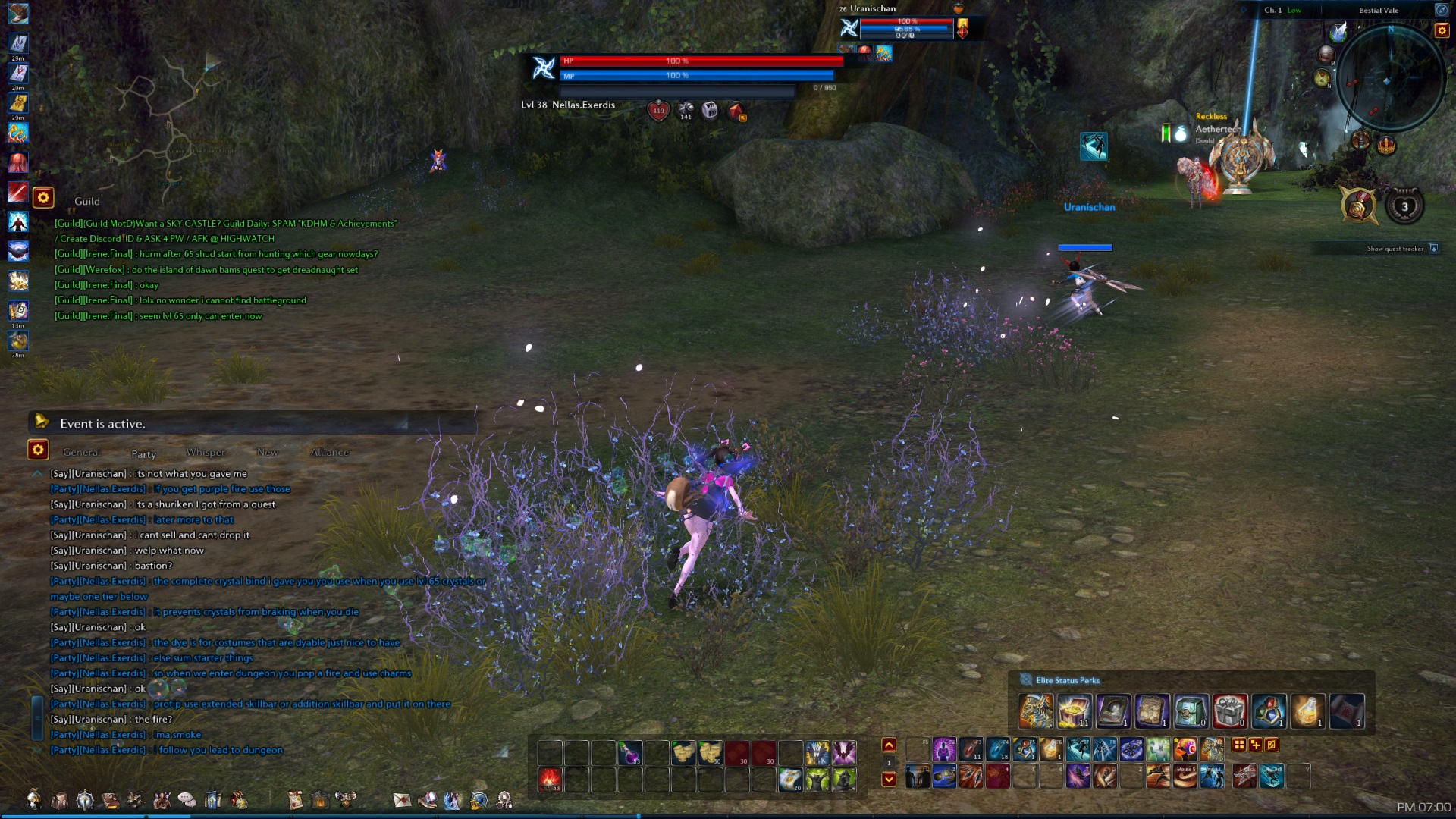Select the Alliance chat tab

pos(330,453)
